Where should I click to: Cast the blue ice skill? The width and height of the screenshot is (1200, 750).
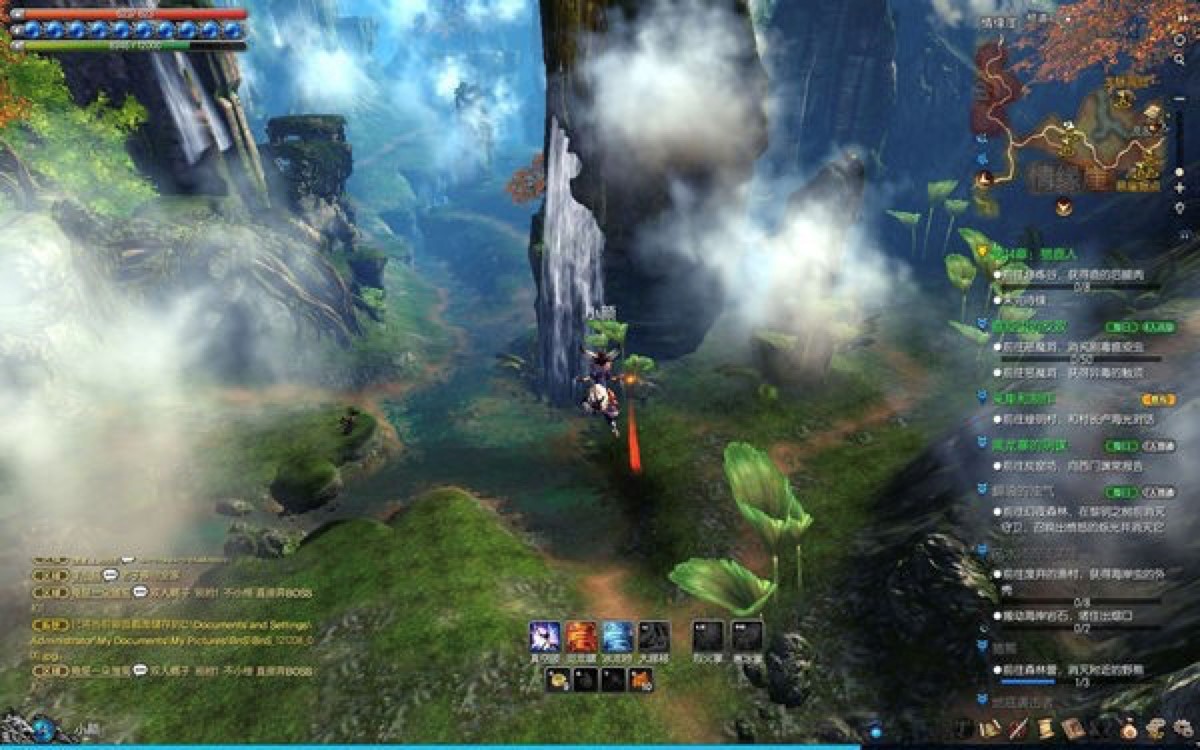[617, 636]
